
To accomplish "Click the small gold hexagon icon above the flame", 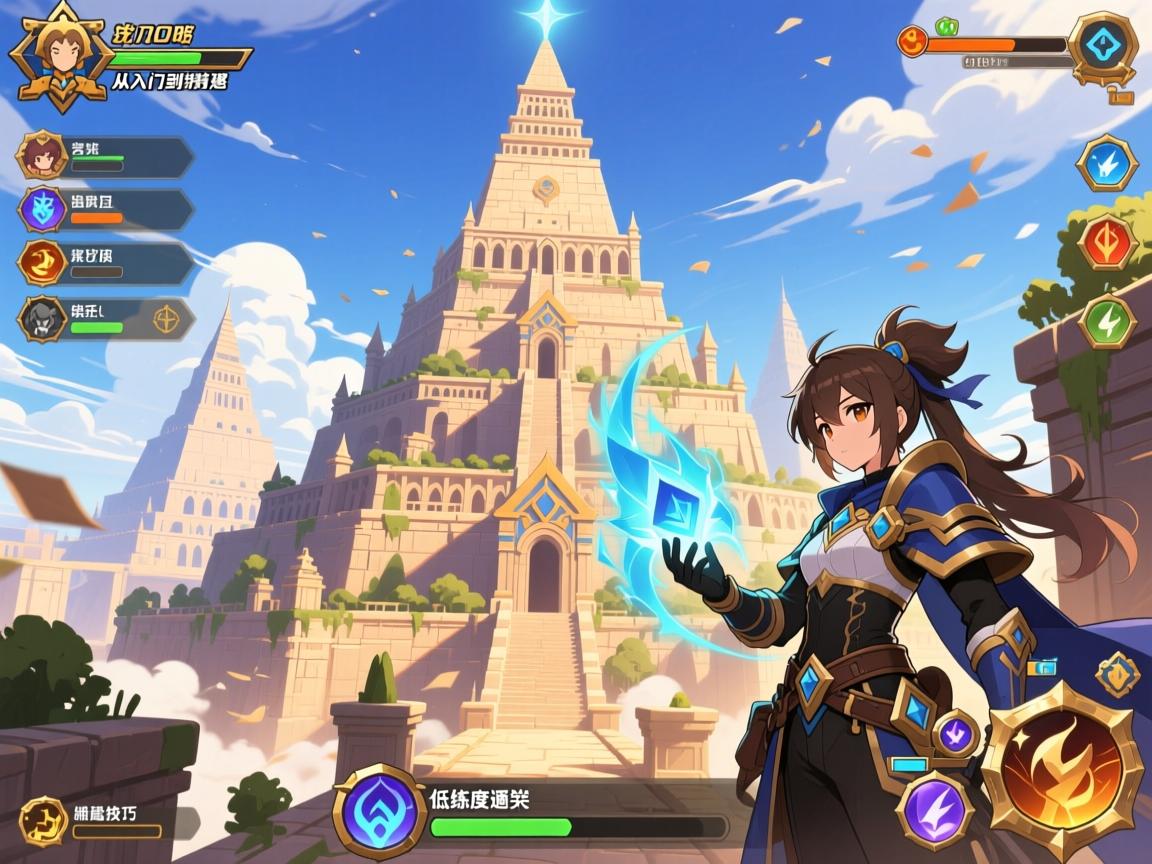I will [1117, 674].
